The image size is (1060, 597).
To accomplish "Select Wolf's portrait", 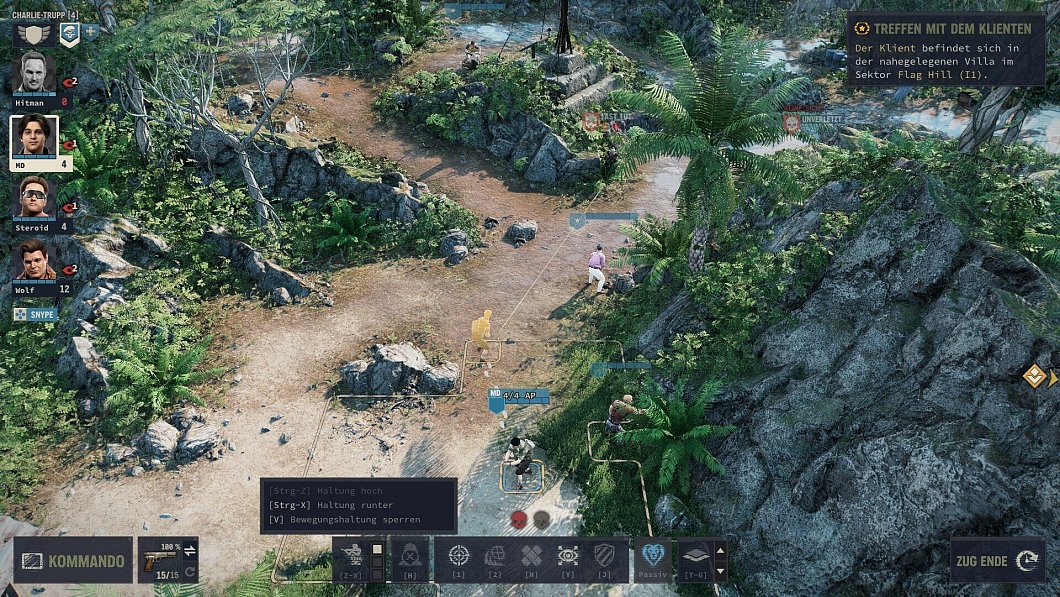I will [34, 260].
